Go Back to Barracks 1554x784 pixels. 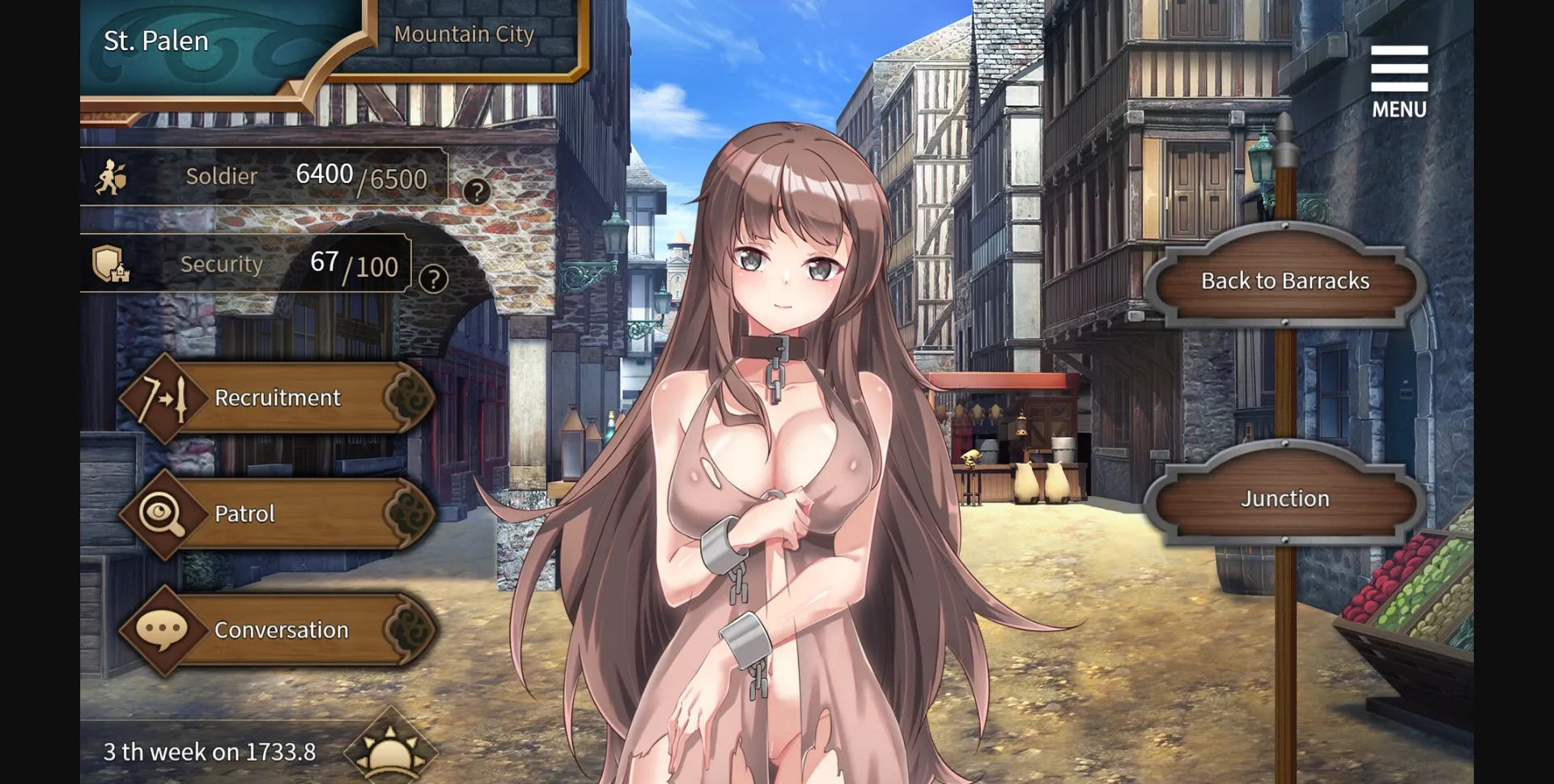1285,281
